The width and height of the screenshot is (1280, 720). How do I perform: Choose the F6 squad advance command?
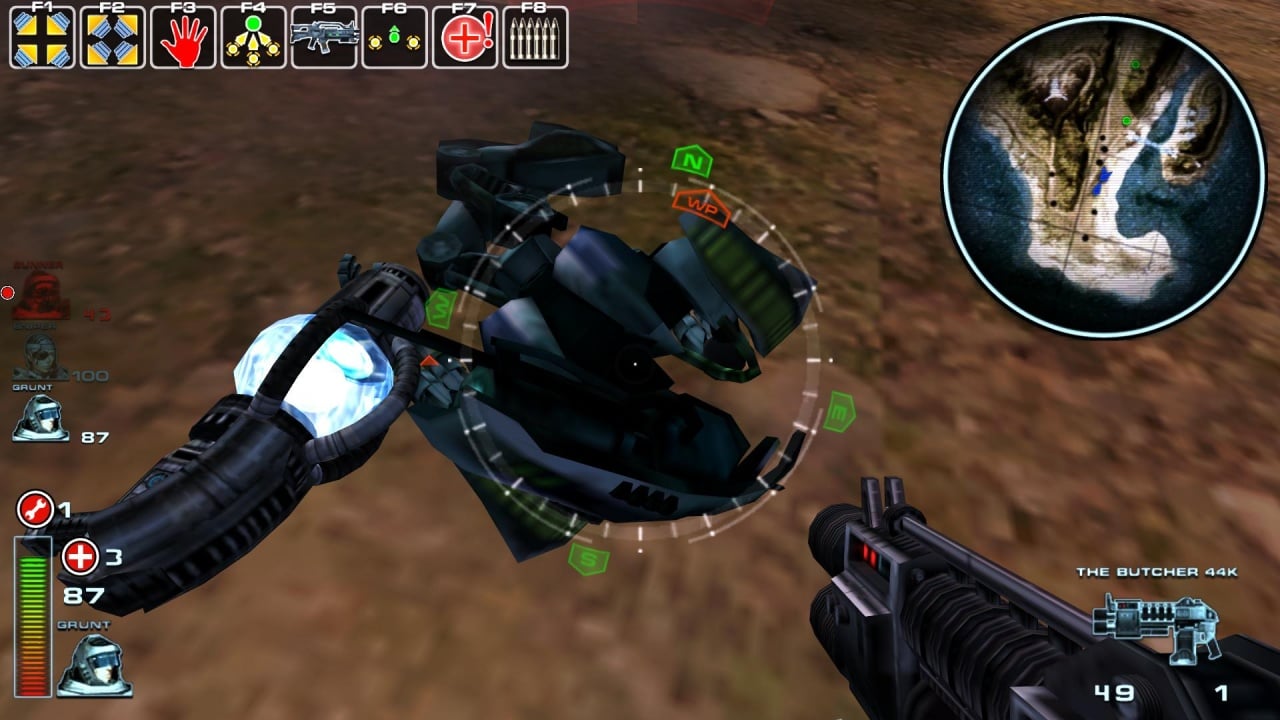(394, 38)
